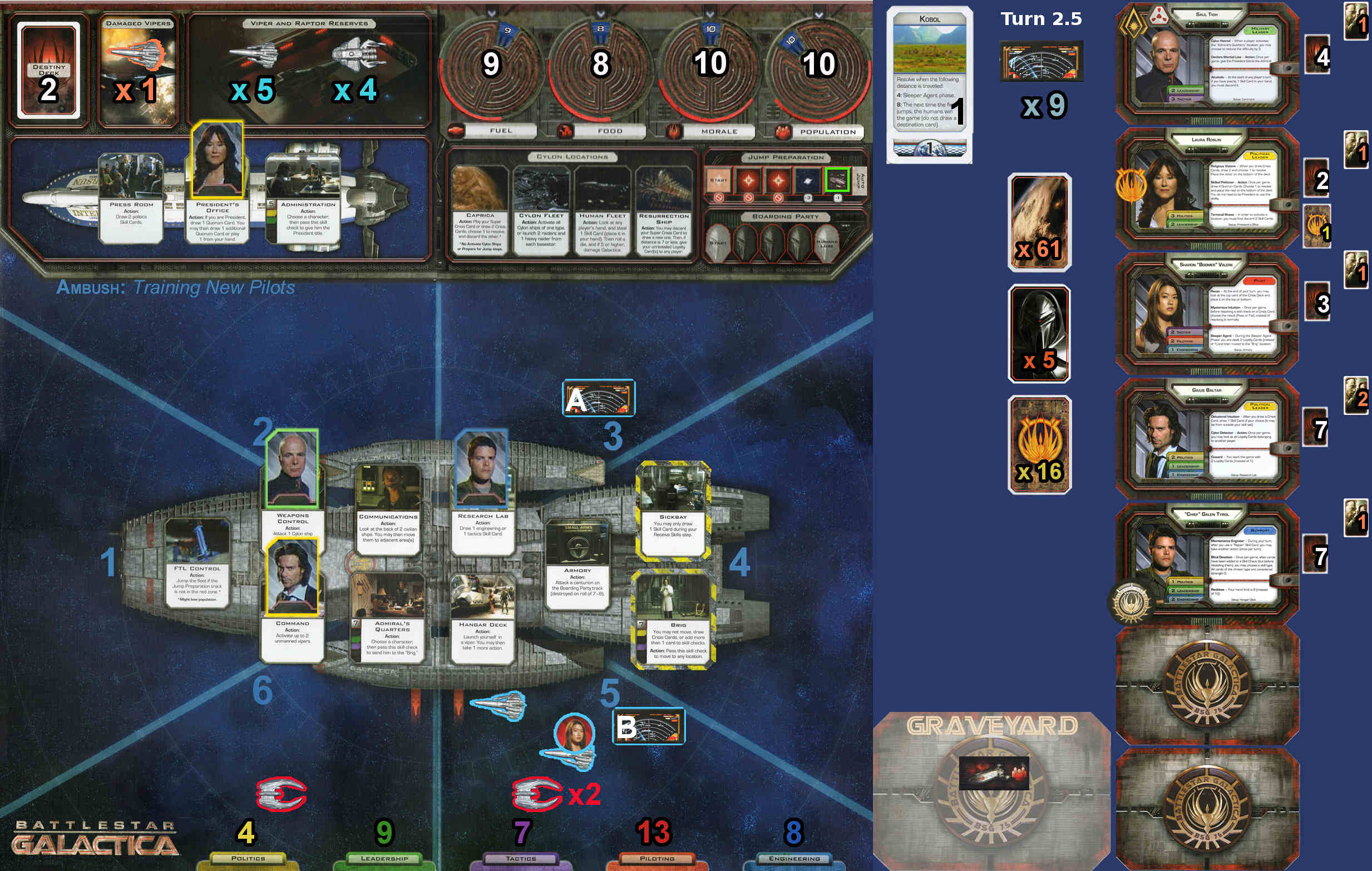This screenshot has width=1372, height=871.
Task: Click the Quorum deck with 16 cards
Action: point(1039,444)
